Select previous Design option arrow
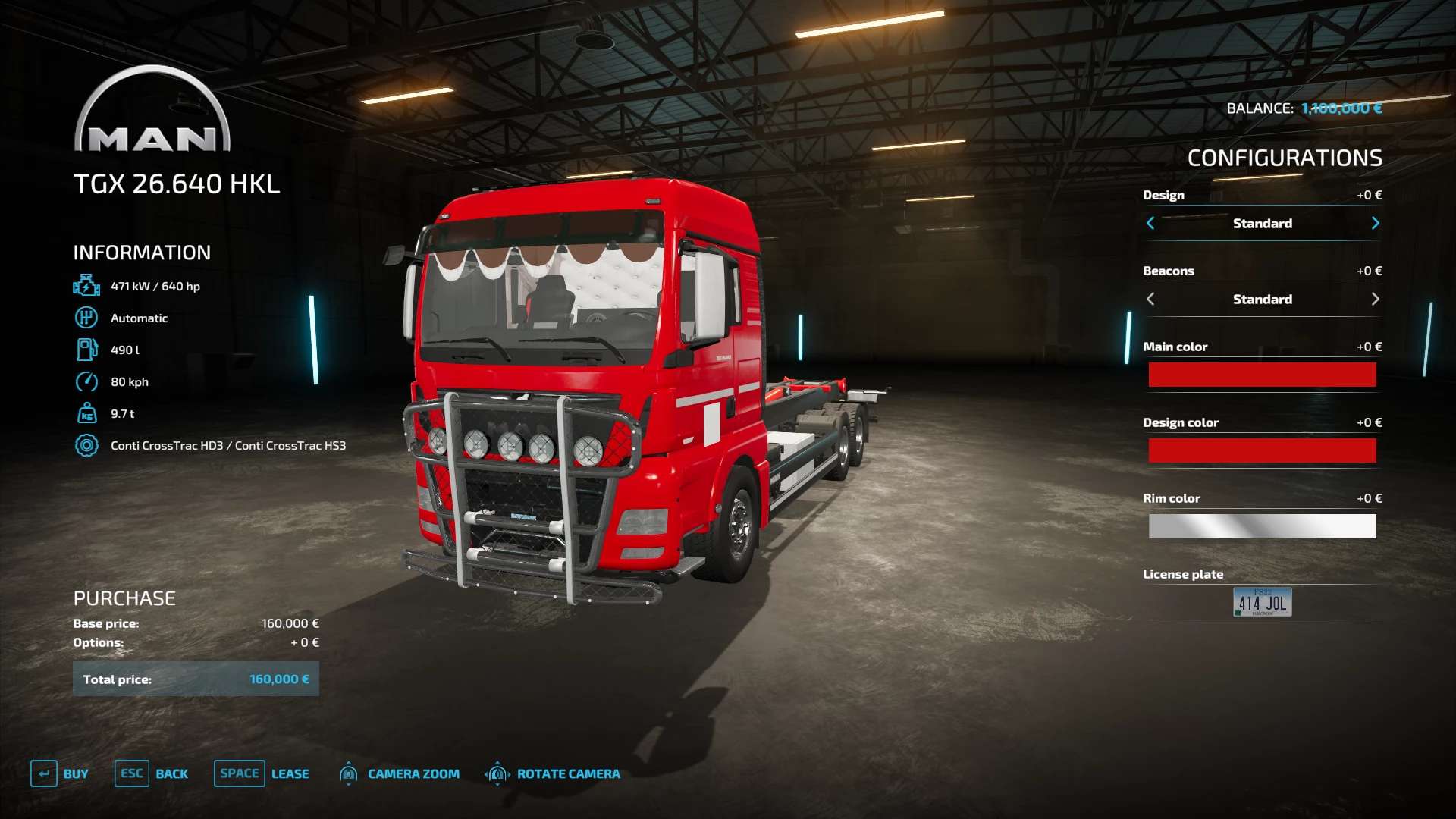The width and height of the screenshot is (1456, 819). coord(1150,223)
